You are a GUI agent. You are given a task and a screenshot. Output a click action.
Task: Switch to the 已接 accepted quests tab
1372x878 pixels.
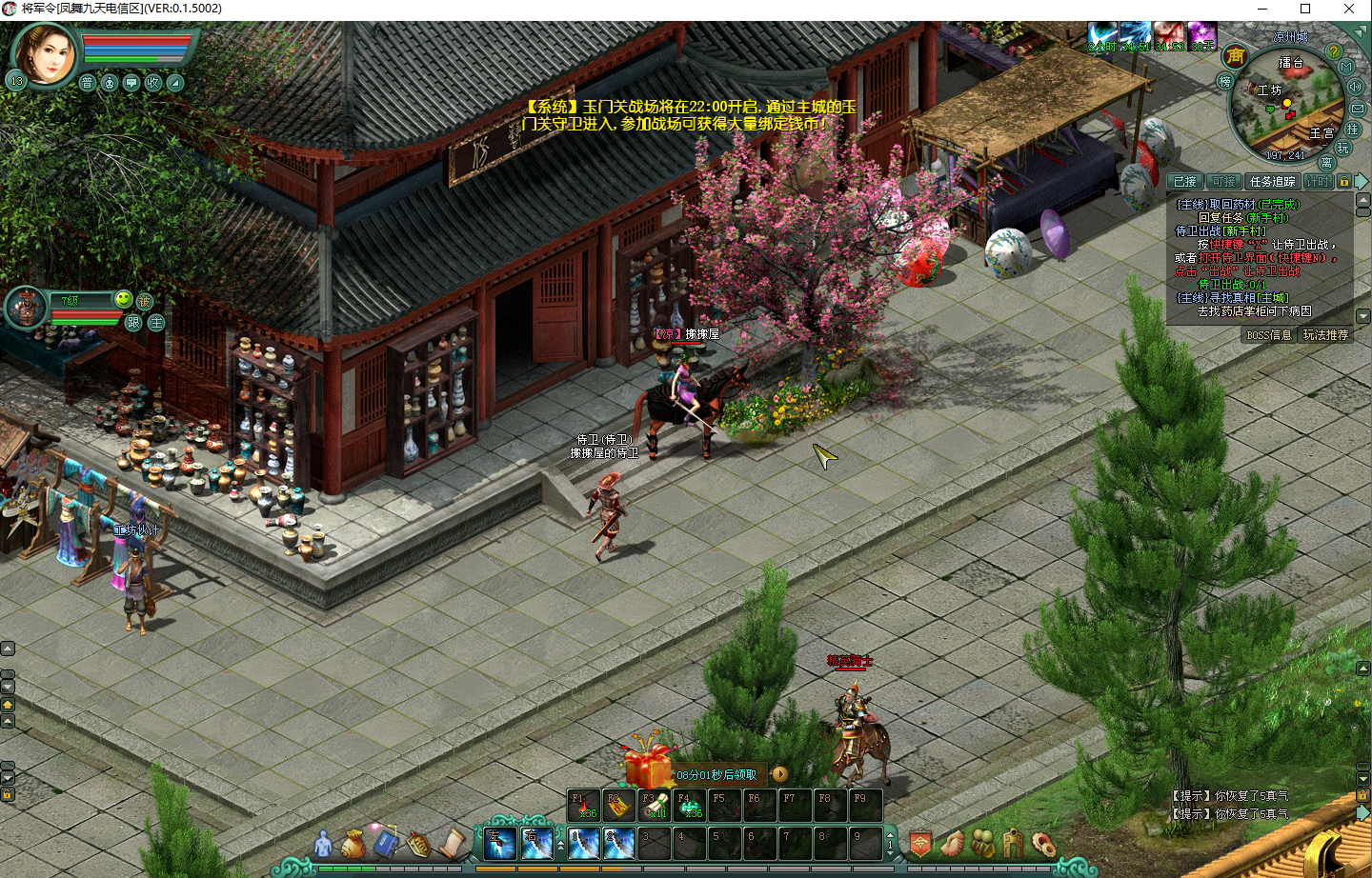click(1184, 181)
